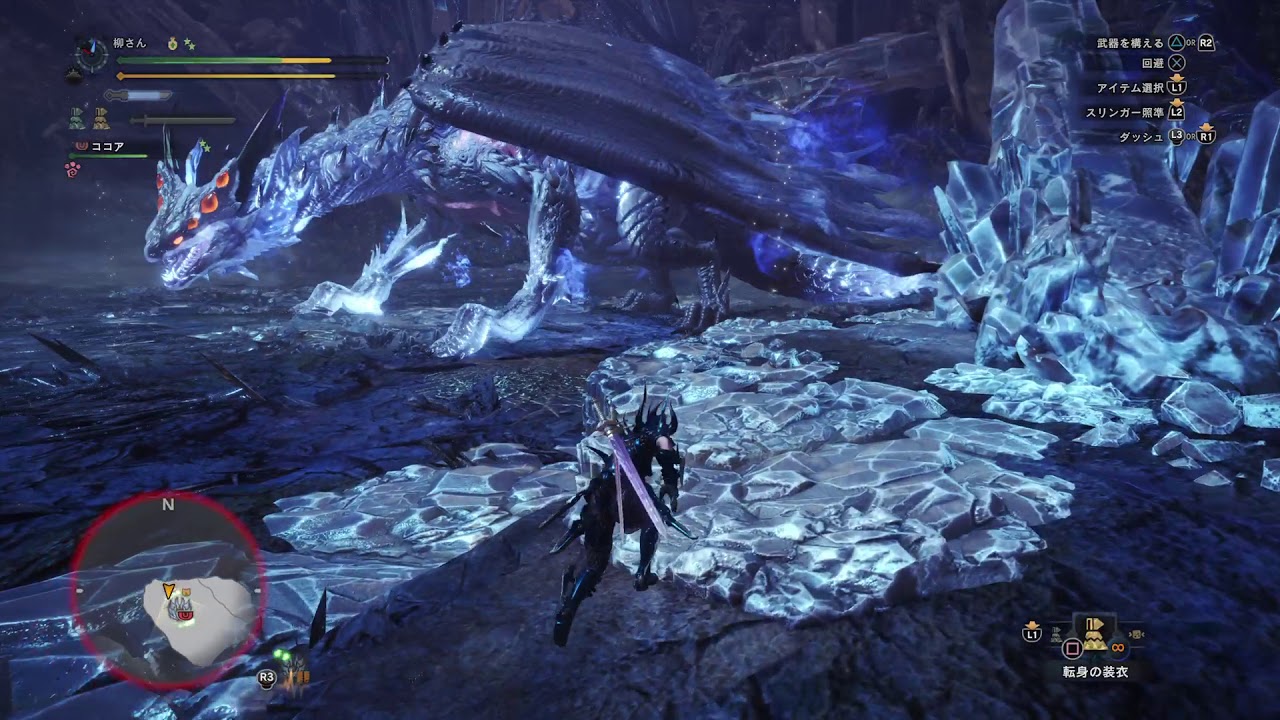Click the chevron at the health bar end
The image size is (1280, 720).
point(387,60)
